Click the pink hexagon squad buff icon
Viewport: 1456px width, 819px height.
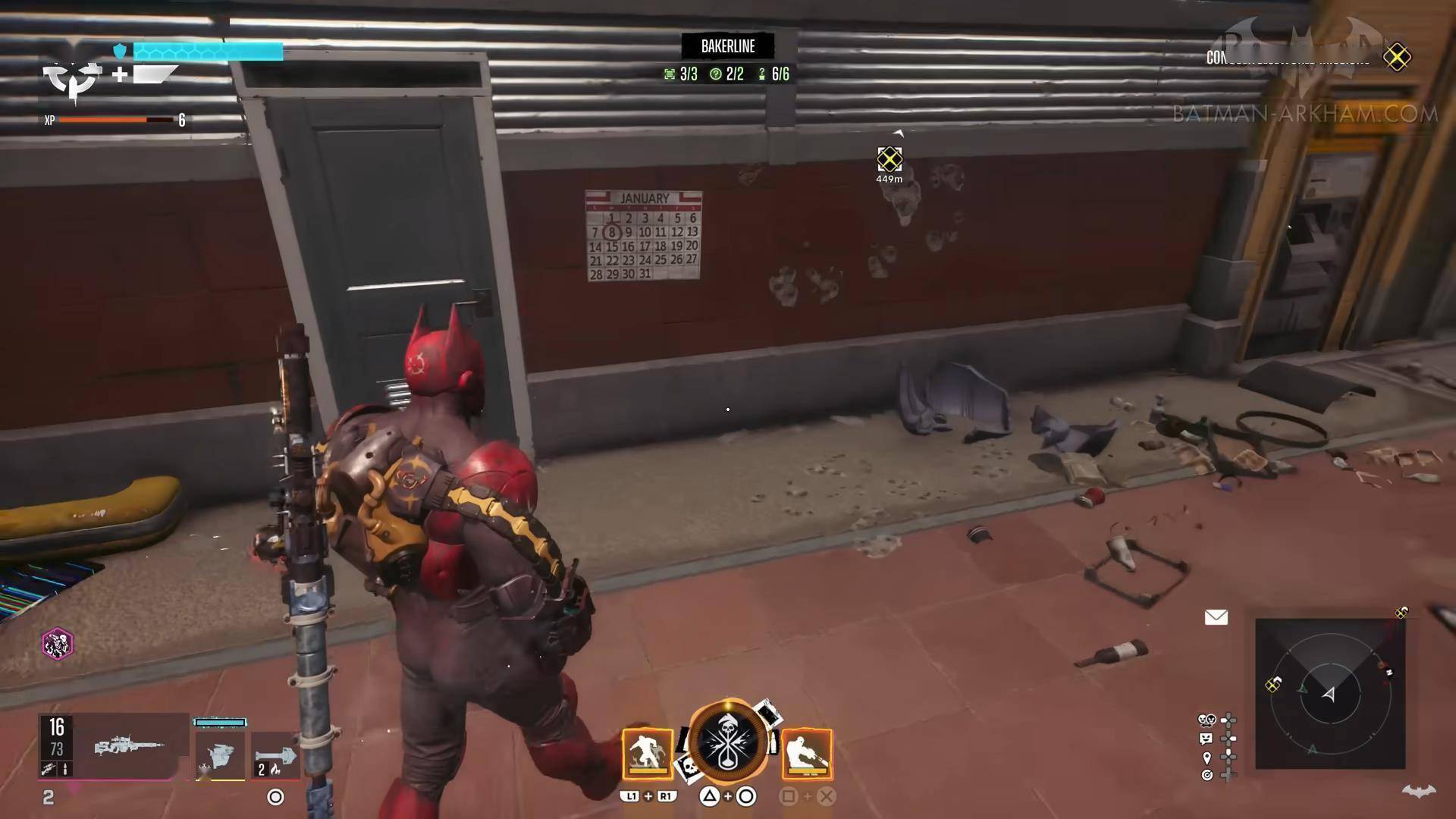coord(57,644)
